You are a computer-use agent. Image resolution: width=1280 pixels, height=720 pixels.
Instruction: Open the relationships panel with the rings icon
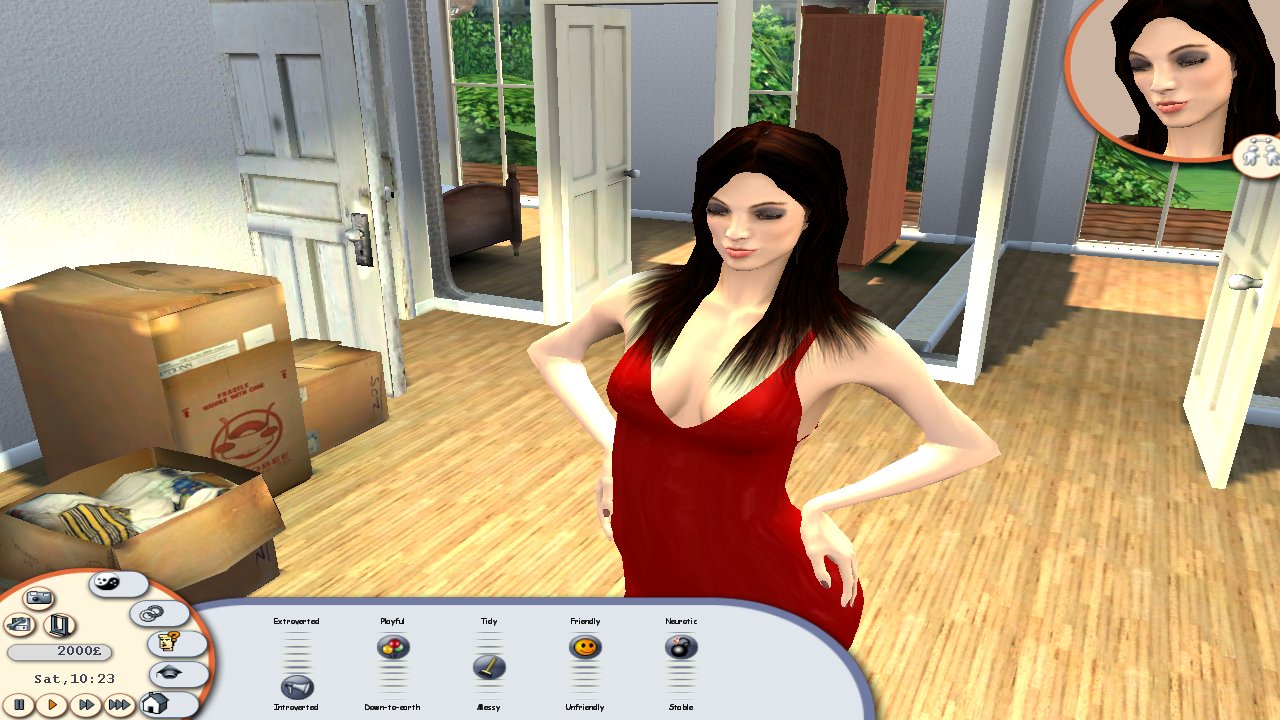pos(150,614)
